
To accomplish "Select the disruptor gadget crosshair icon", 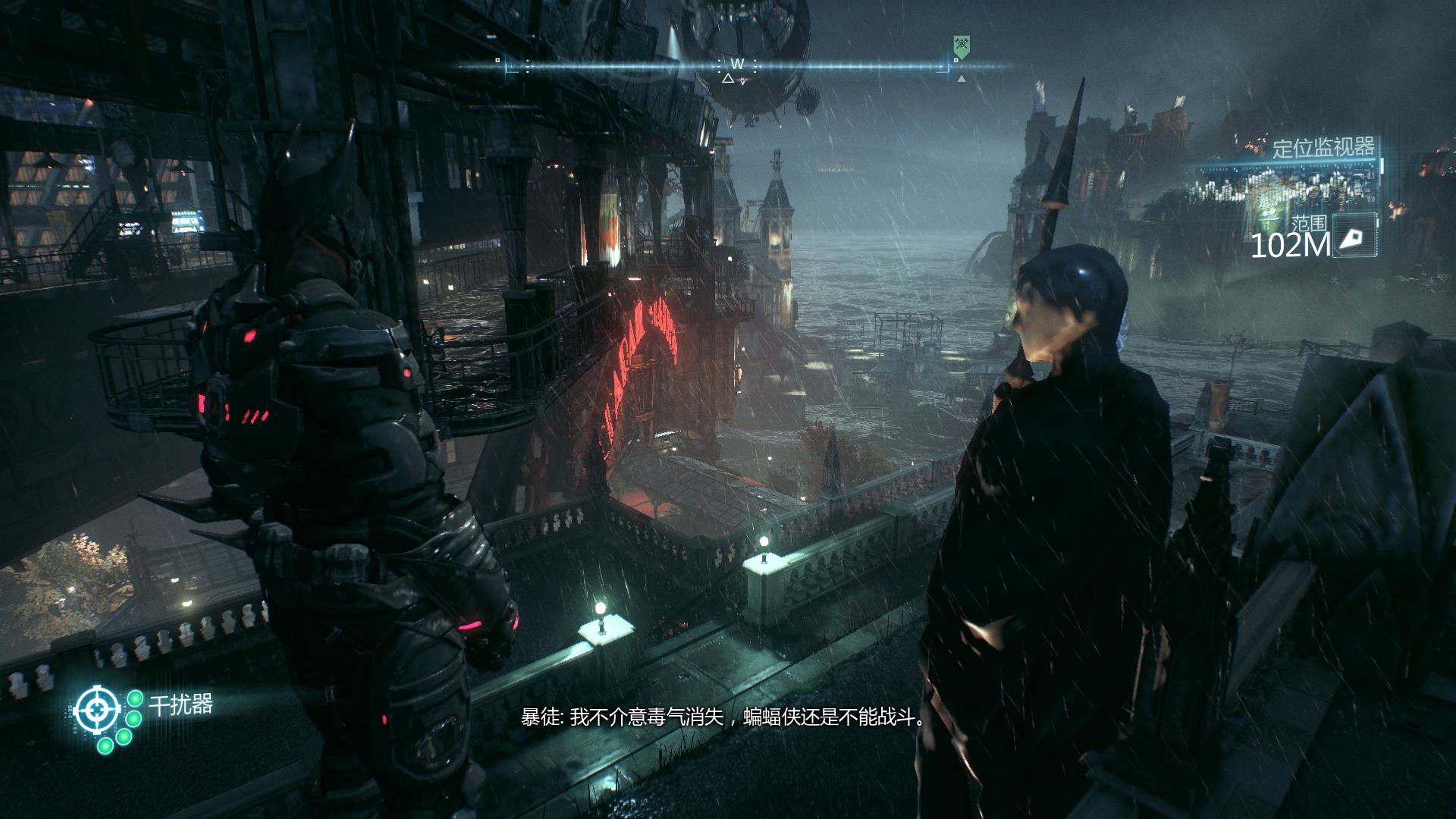I will tap(96, 711).
